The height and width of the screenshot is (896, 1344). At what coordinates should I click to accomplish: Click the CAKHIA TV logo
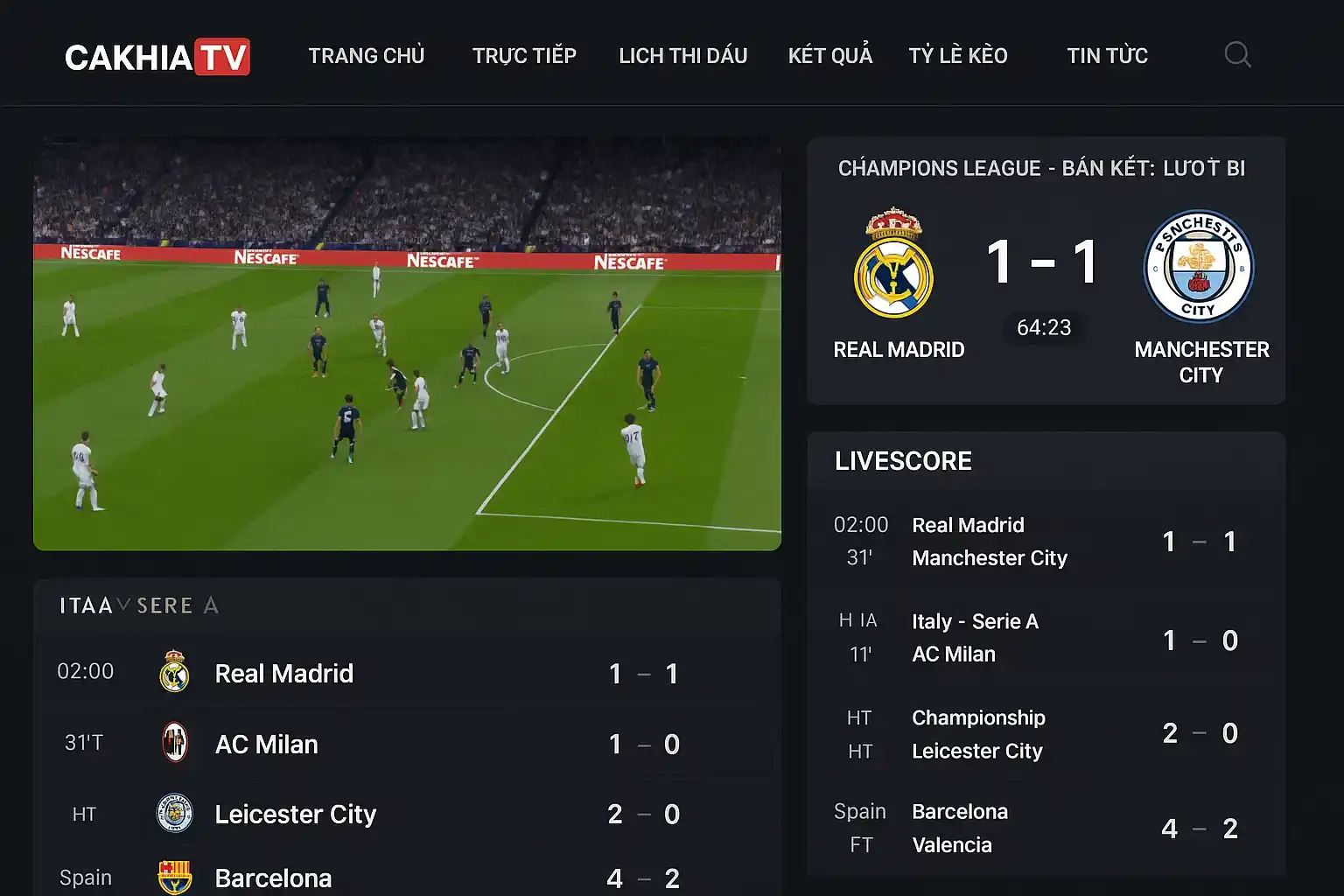click(157, 55)
